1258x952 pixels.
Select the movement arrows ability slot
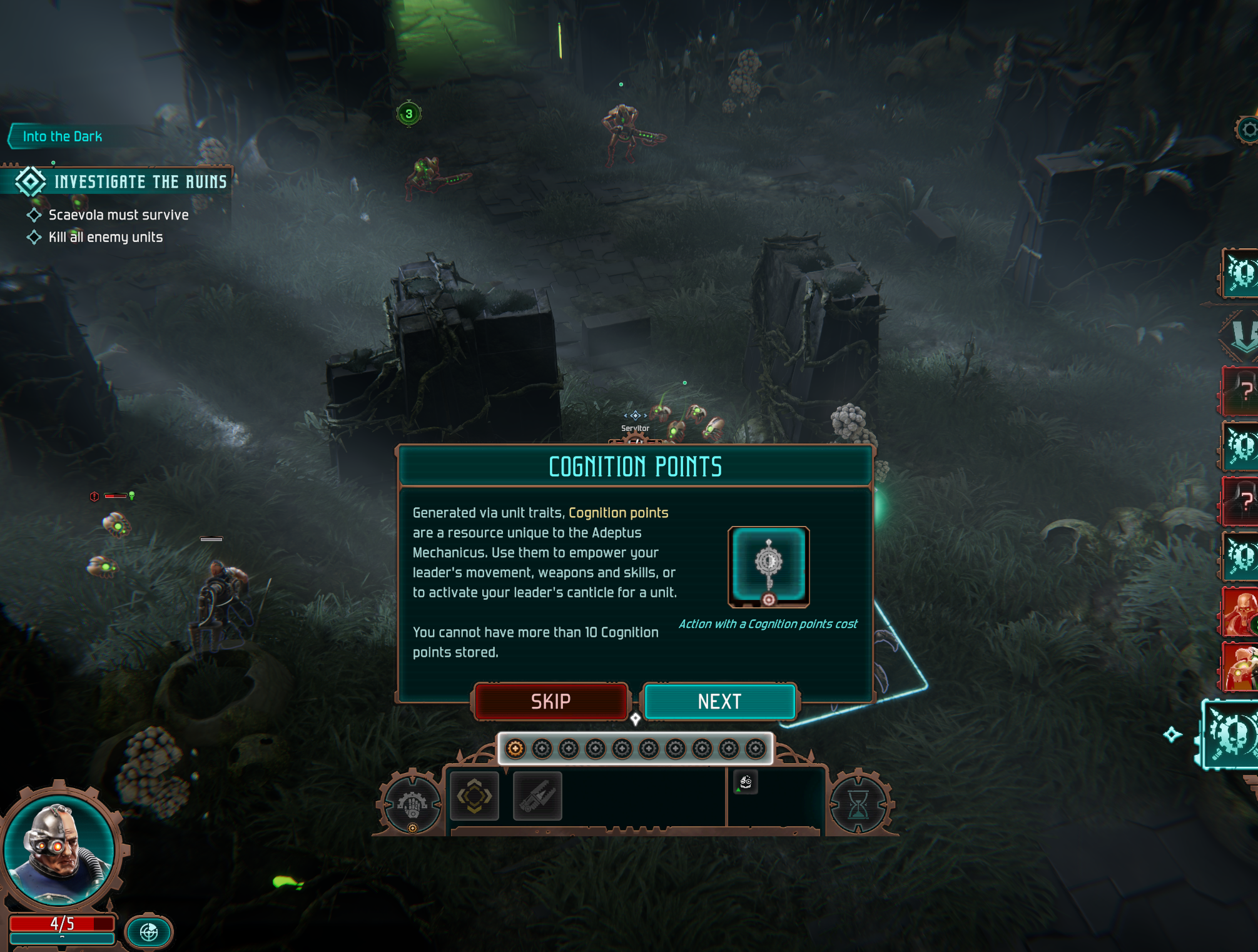click(474, 796)
